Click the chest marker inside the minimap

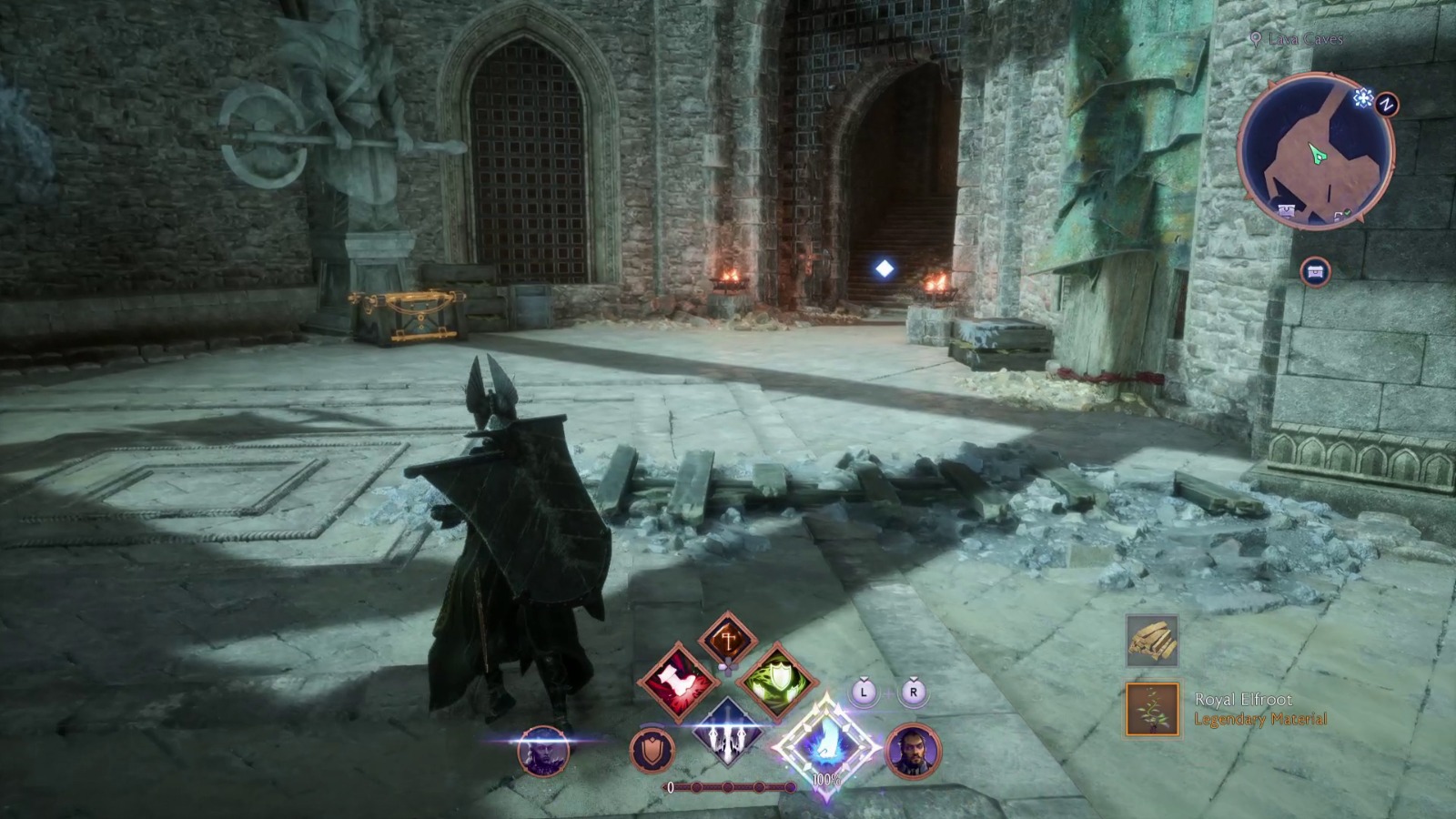(1288, 209)
